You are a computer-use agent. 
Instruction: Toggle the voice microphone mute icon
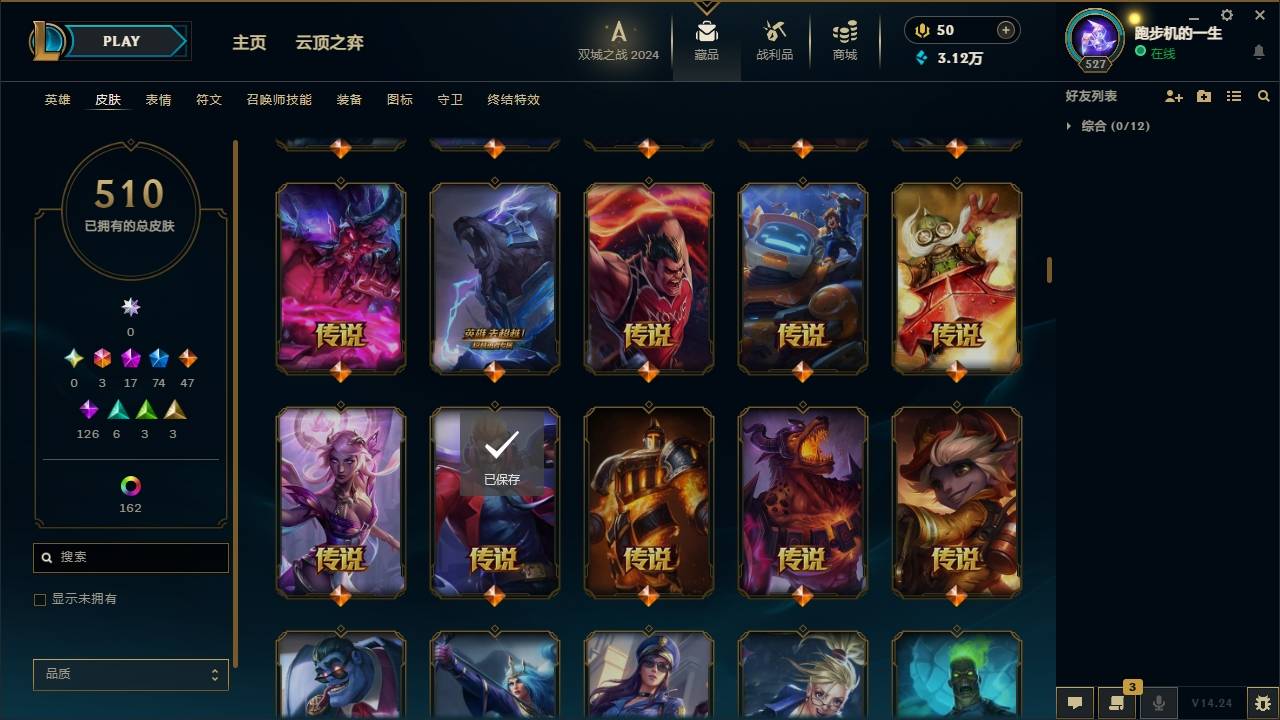pos(1159,703)
